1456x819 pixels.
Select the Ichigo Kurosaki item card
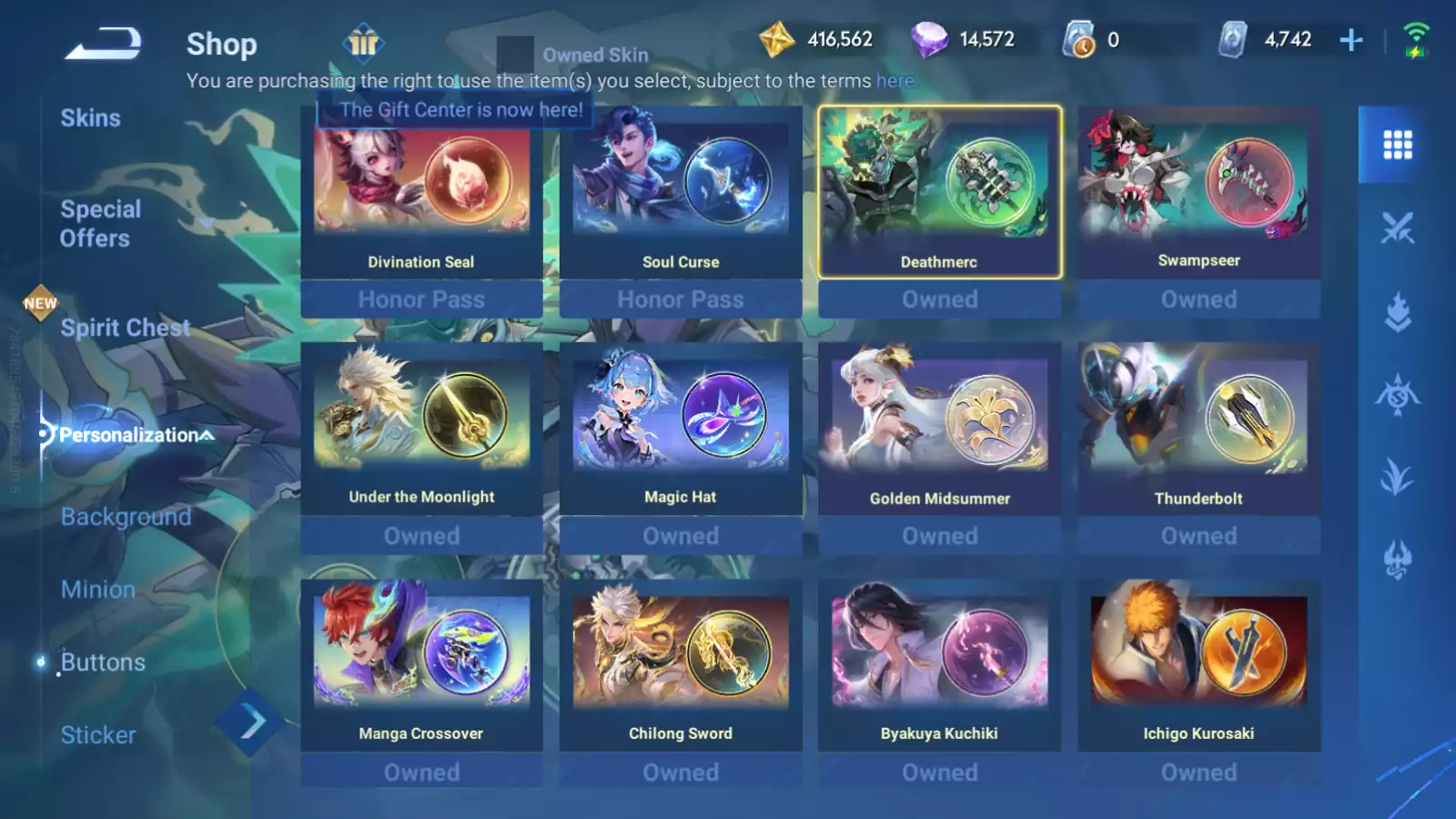click(x=1198, y=664)
